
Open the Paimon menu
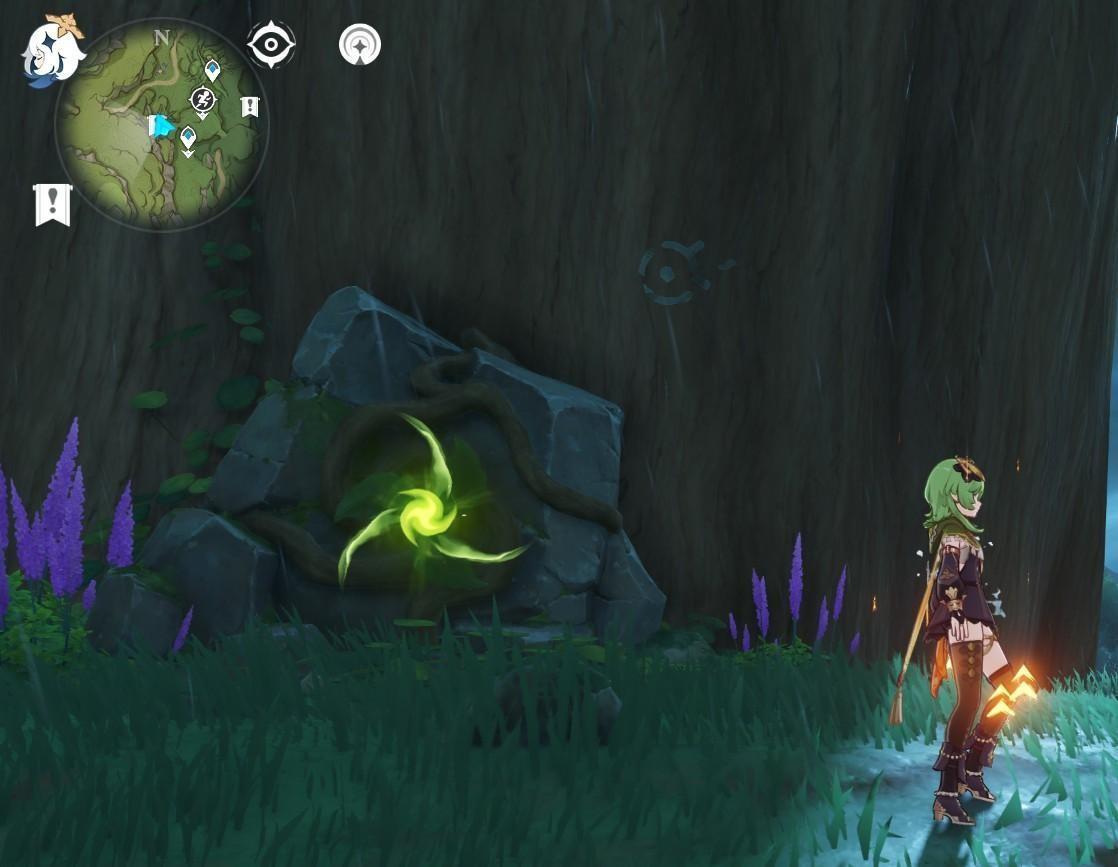point(53,51)
